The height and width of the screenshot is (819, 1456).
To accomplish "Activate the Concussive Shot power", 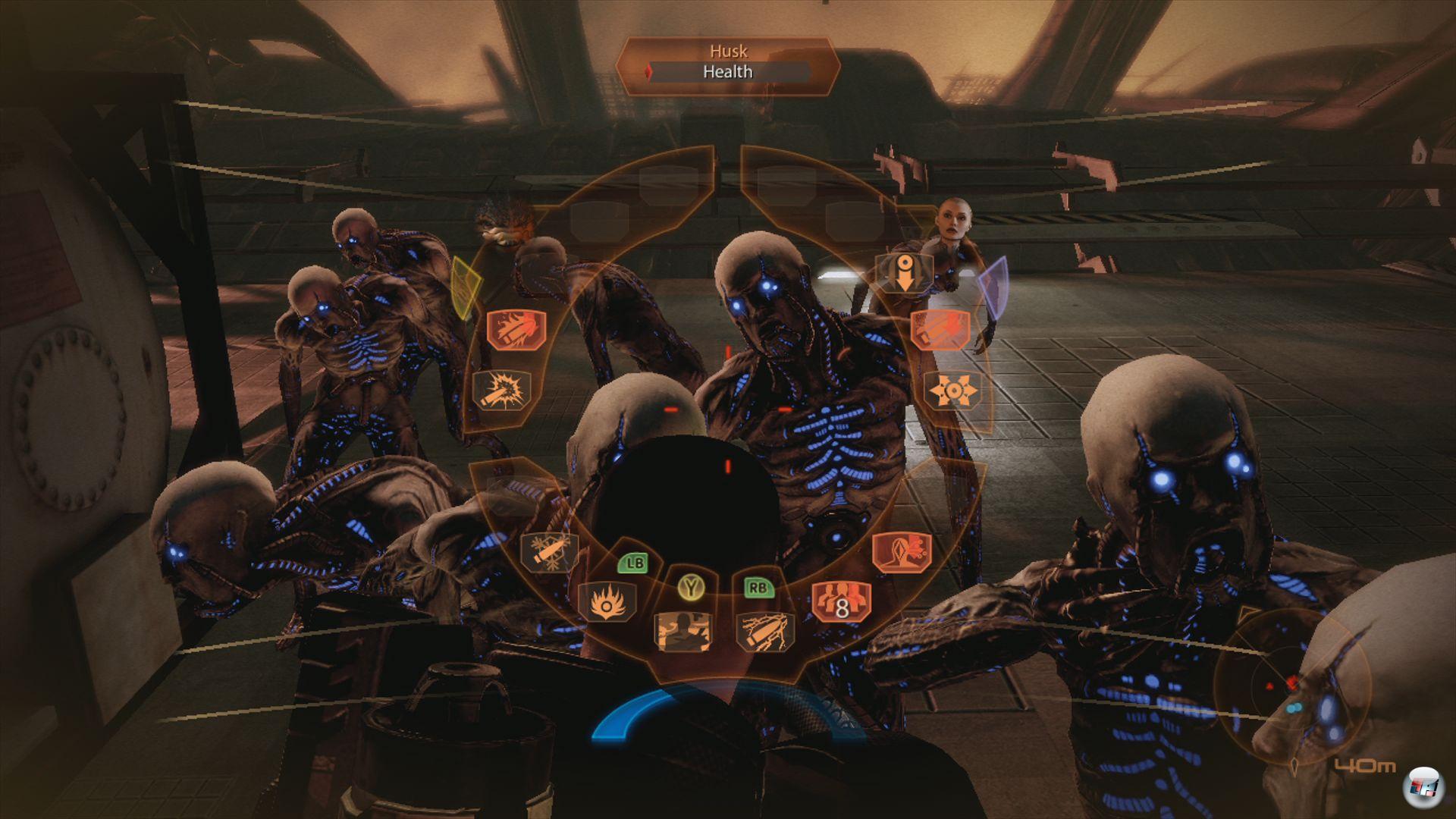I will click(501, 391).
